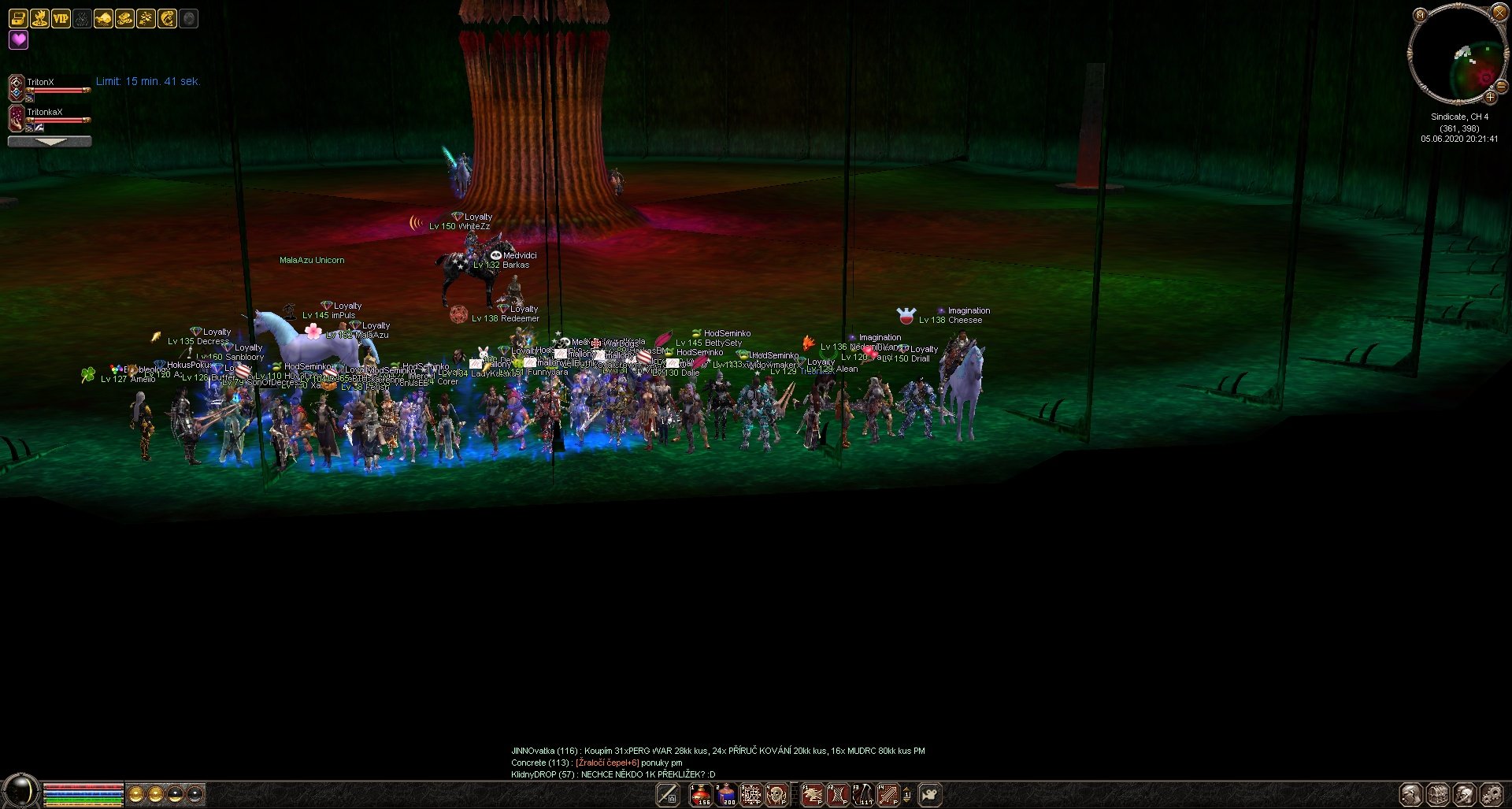Open the world map with M button
Image resolution: width=1512 pixels, height=809 pixels.
(1420, 15)
